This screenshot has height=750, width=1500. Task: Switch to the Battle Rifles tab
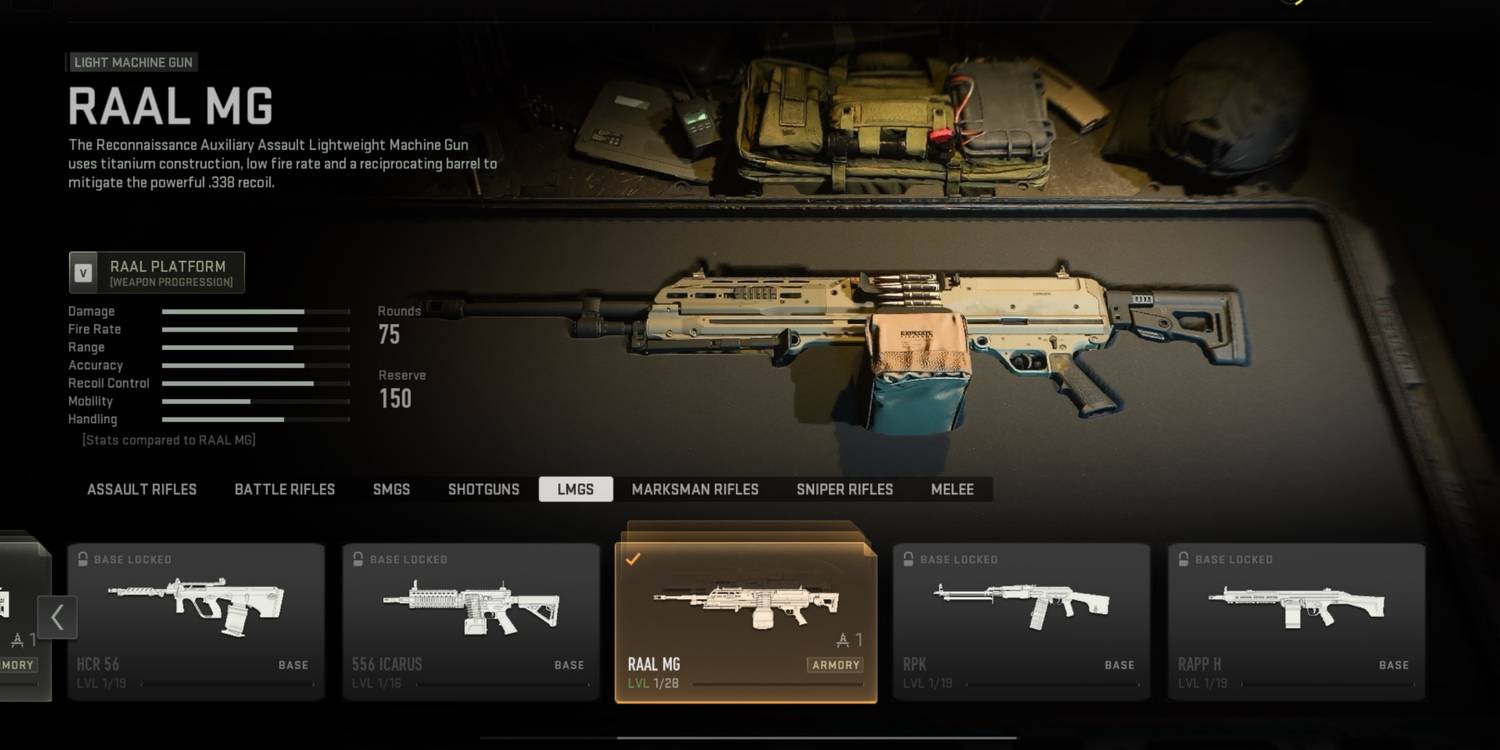285,489
